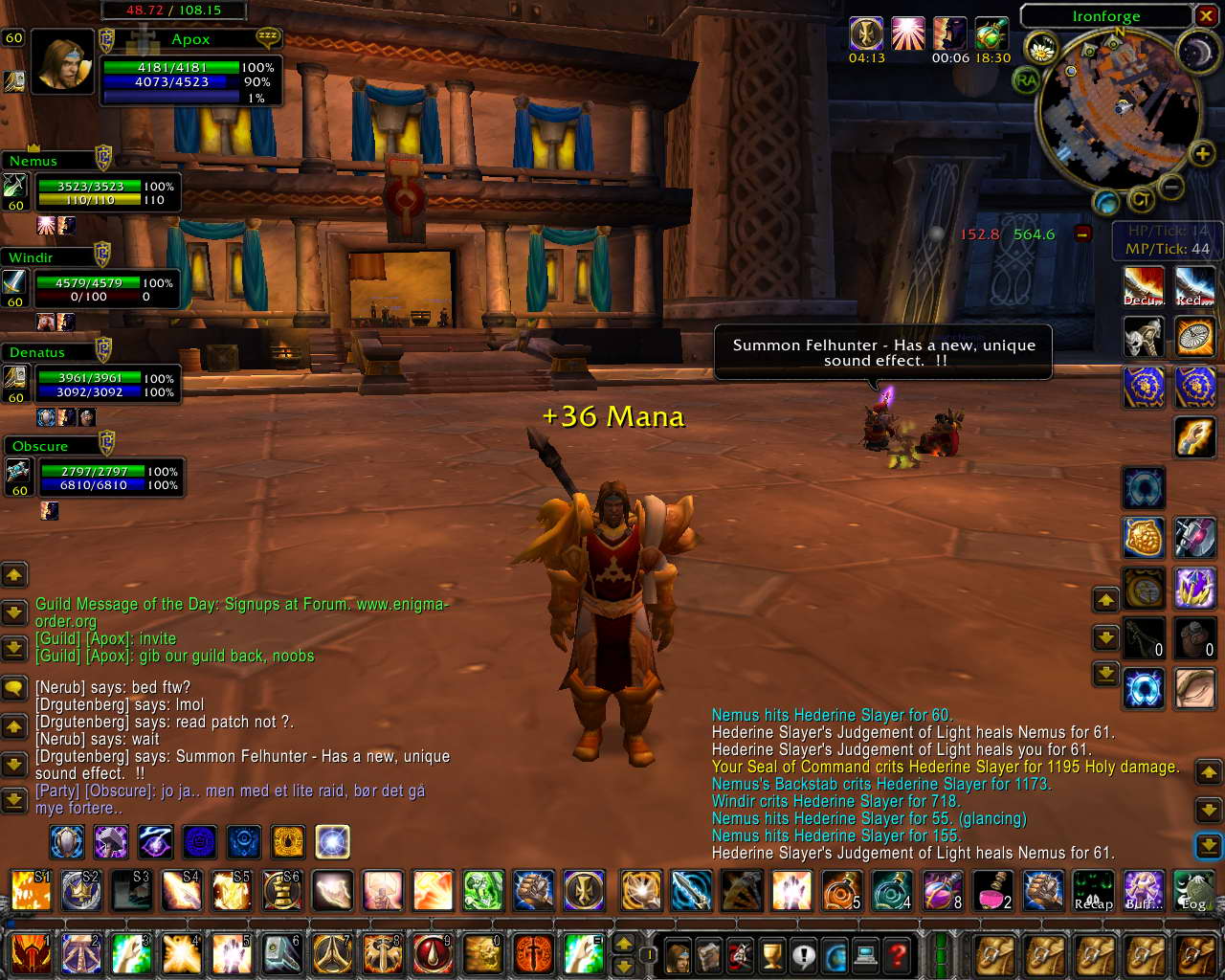1225x980 pixels.
Task: Open the CT mod minimap button
Action: pos(1140,199)
